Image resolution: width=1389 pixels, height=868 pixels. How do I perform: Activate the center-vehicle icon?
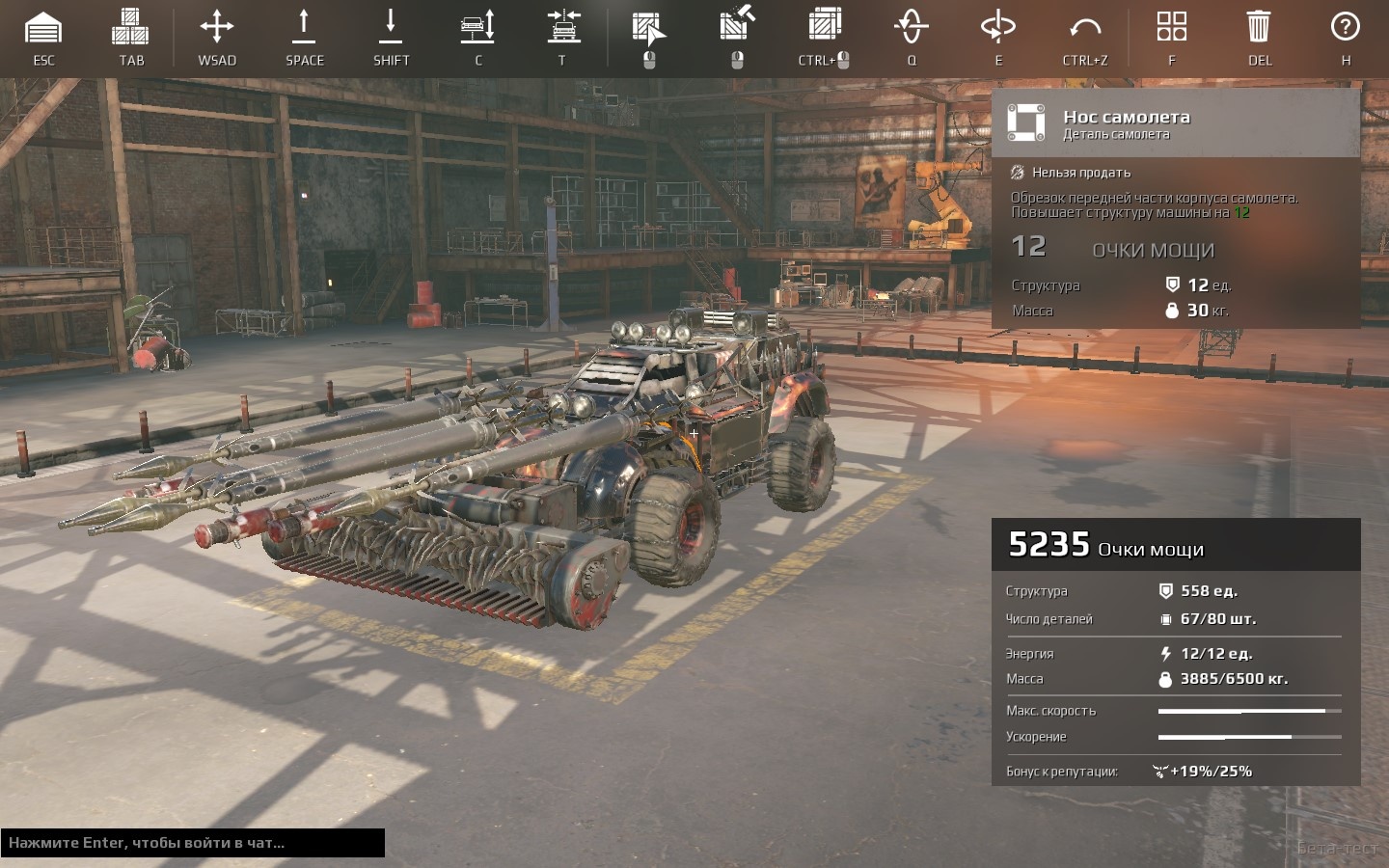563,27
